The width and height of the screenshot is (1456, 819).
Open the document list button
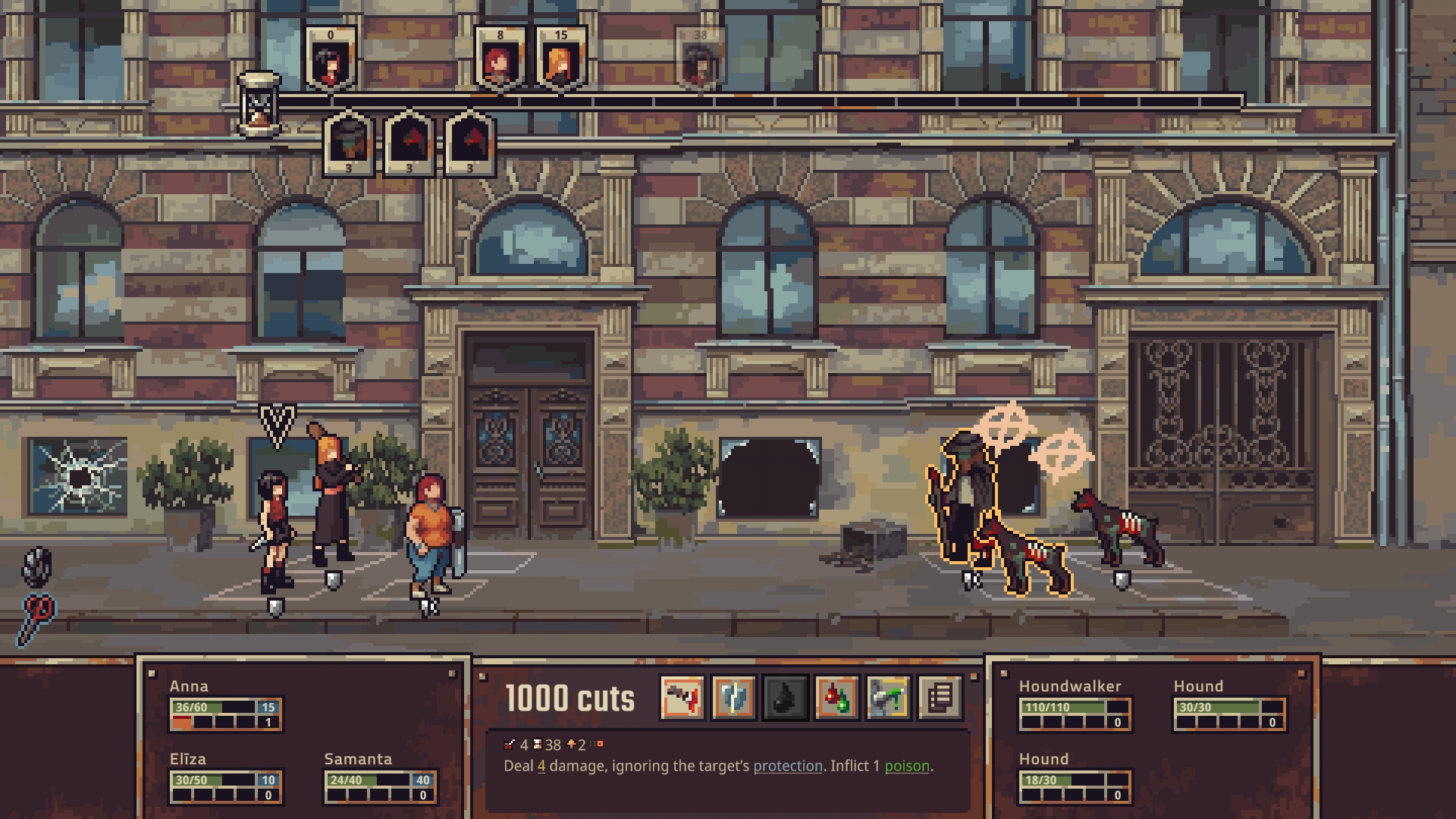[x=940, y=697]
